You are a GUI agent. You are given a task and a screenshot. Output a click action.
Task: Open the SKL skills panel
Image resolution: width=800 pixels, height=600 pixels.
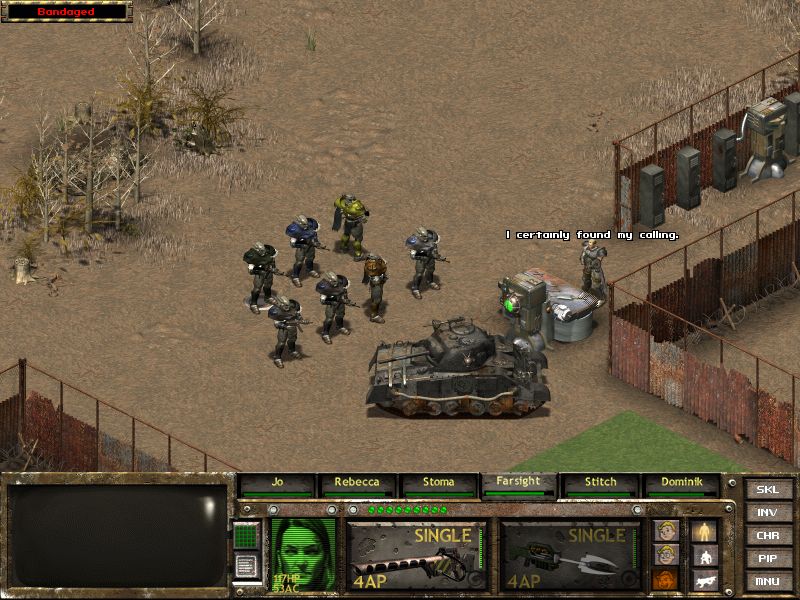coord(767,490)
